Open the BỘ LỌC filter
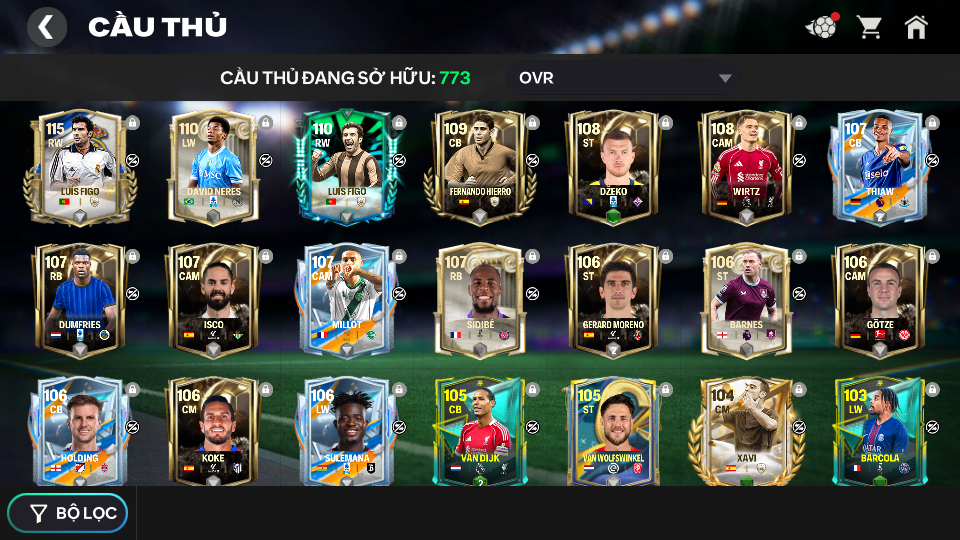The width and height of the screenshot is (960, 540). (x=68, y=513)
